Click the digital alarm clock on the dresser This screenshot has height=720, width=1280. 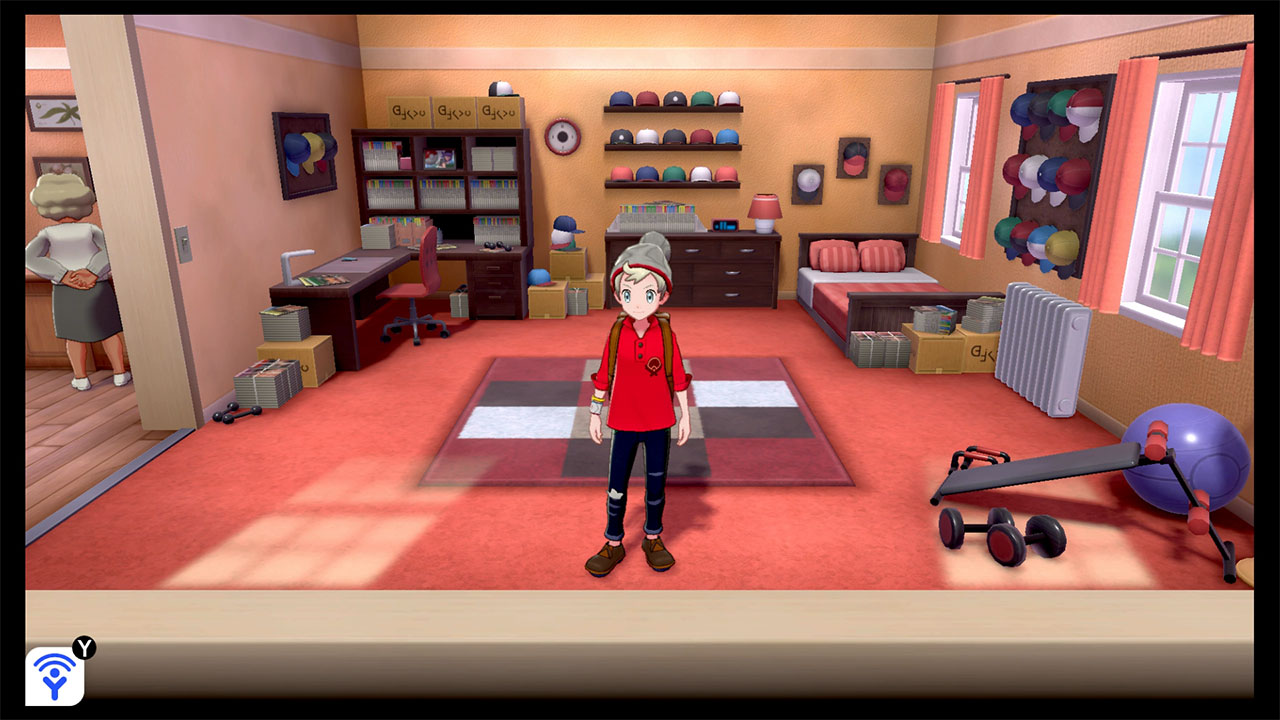(724, 227)
